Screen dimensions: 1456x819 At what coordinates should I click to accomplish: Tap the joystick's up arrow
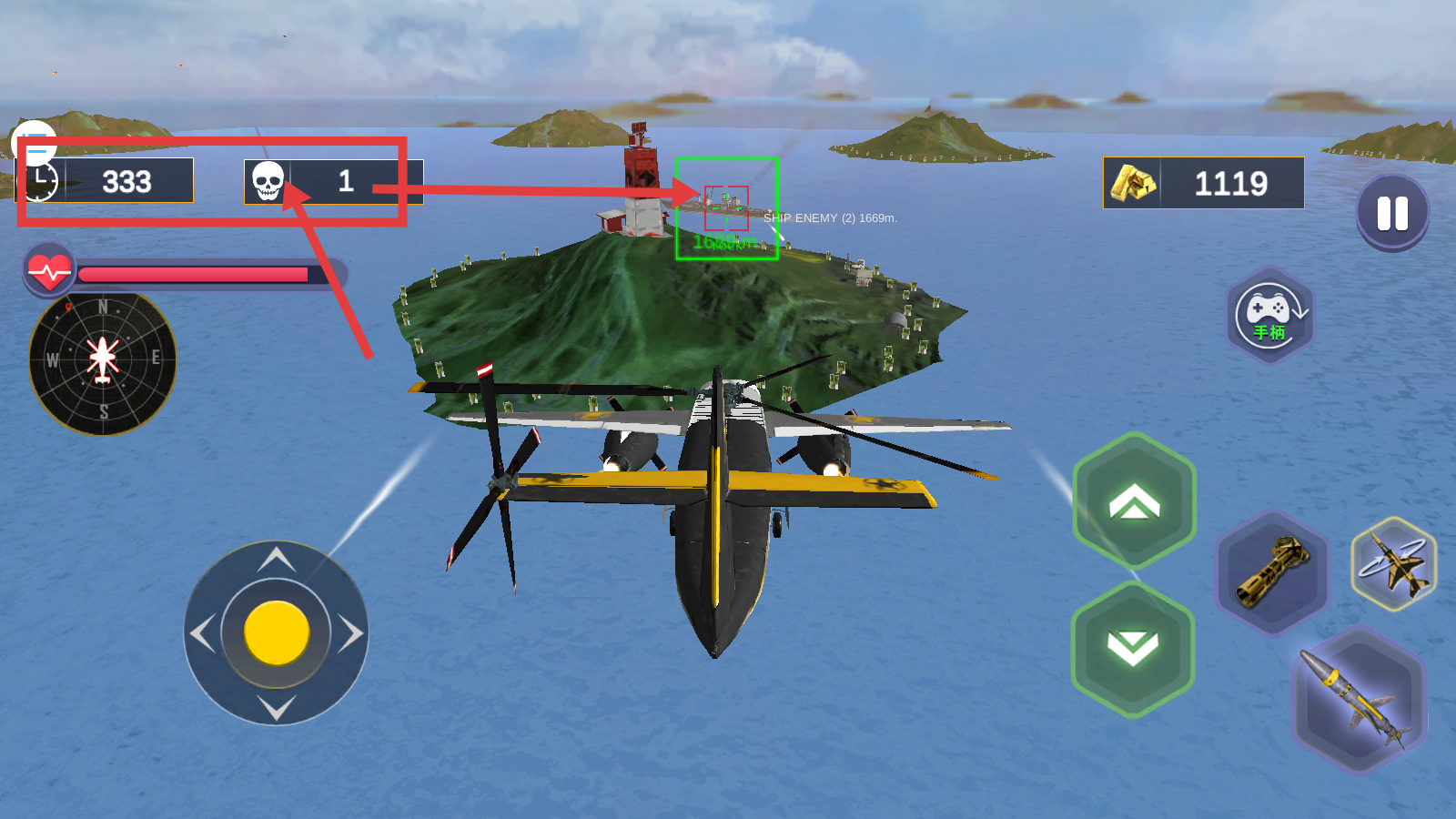point(277,559)
